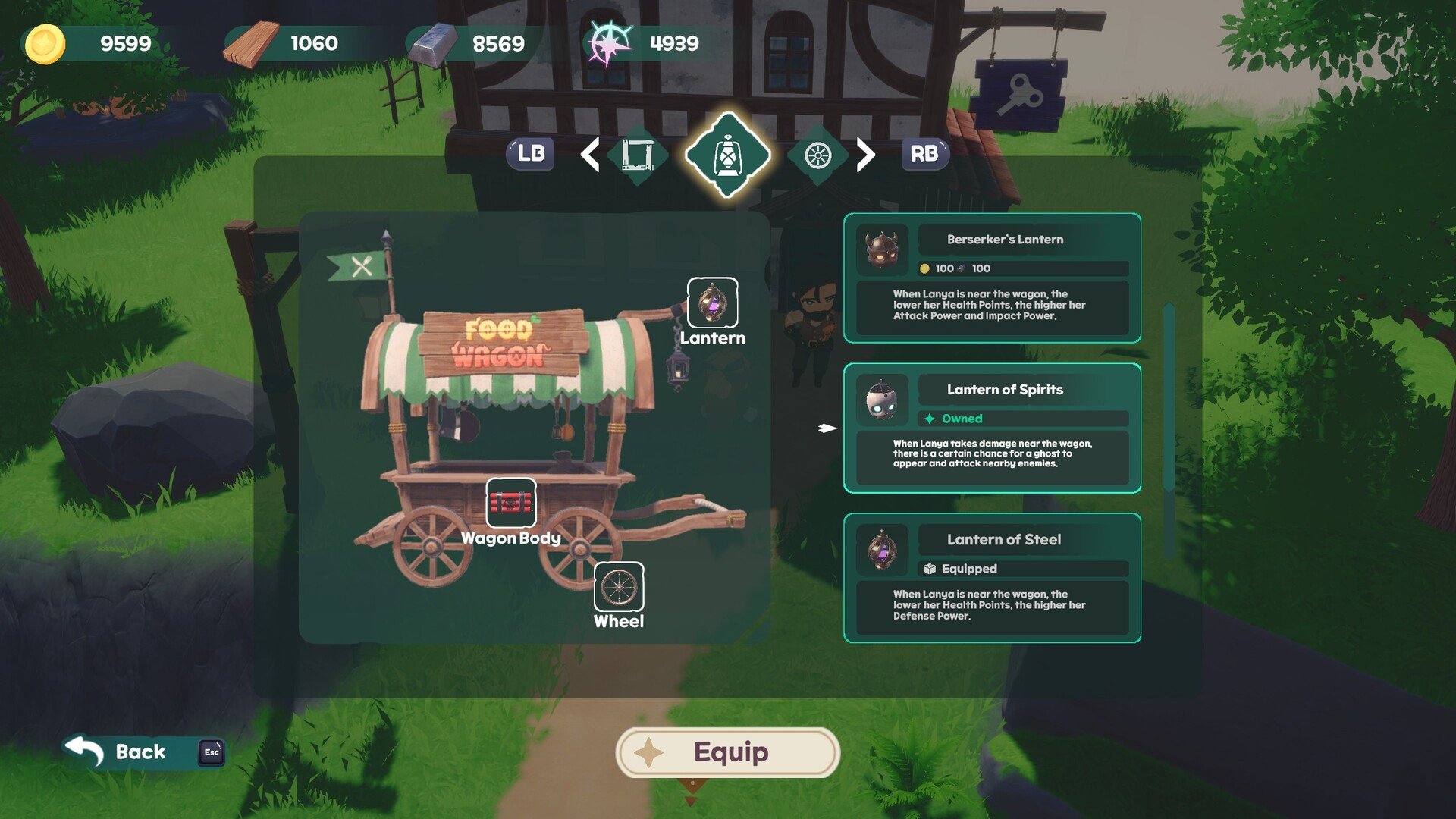Select the highlighted lantern category tab
The height and width of the screenshot is (819, 1456).
point(727,155)
